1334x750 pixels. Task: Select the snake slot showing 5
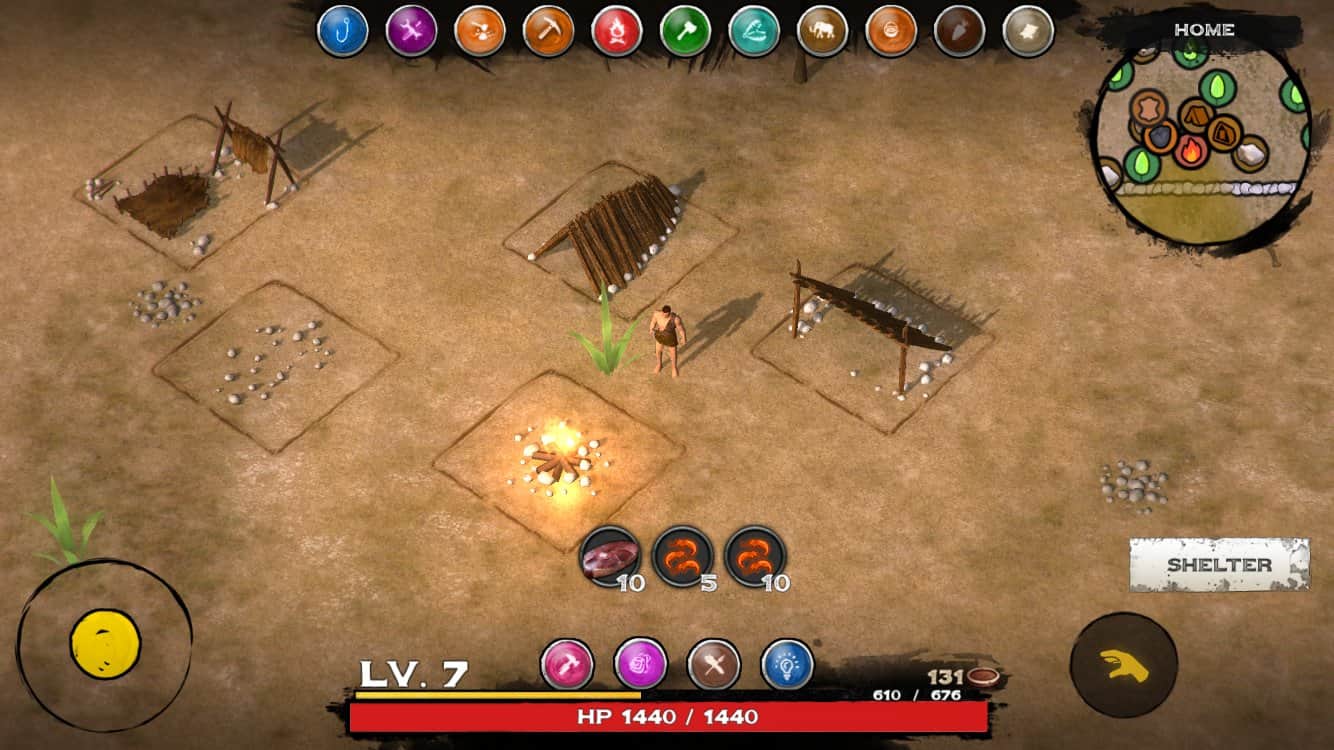click(x=684, y=556)
